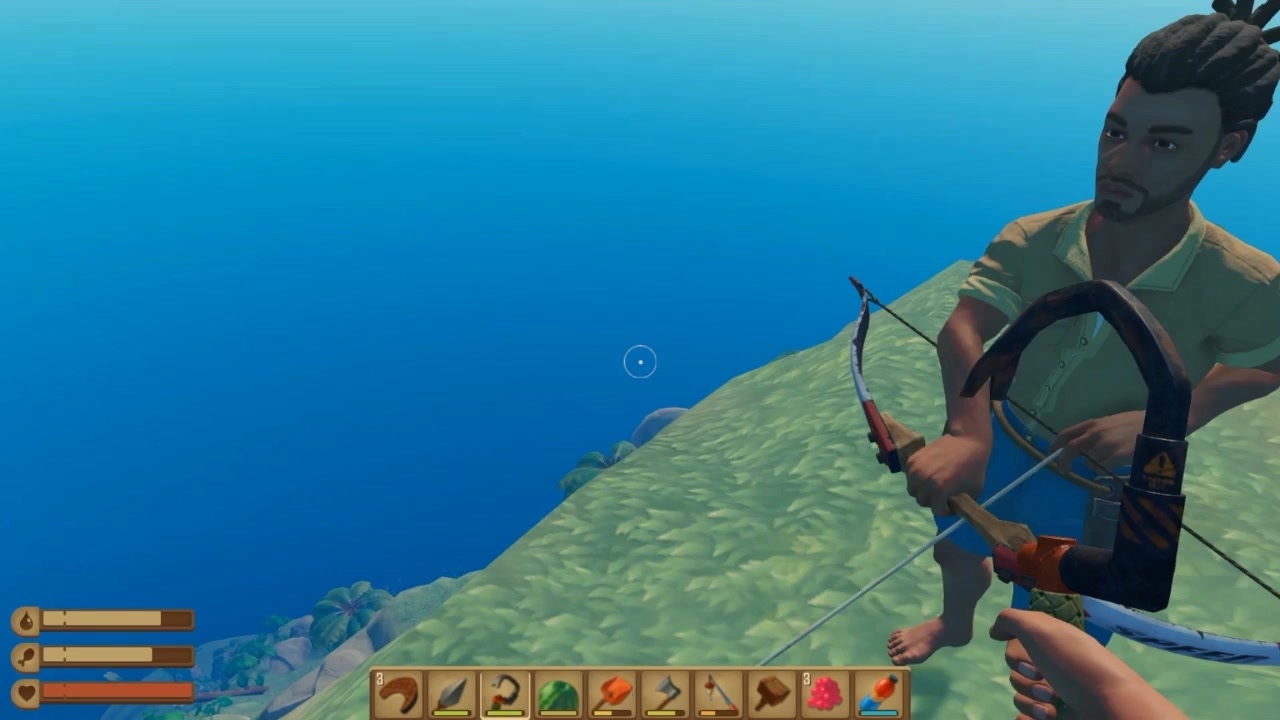Equip the orange shovel

612,694
